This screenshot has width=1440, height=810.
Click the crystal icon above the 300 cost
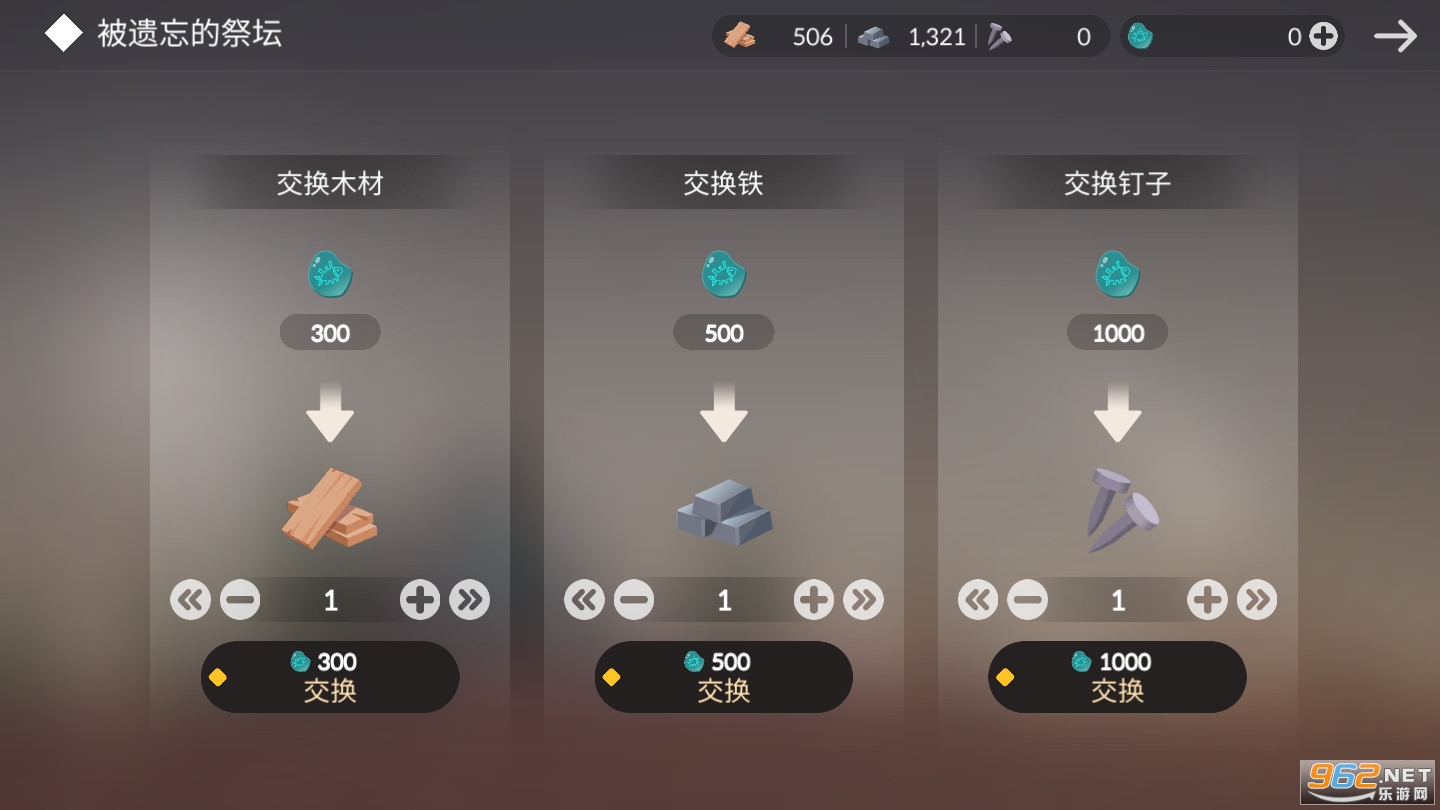click(330, 274)
